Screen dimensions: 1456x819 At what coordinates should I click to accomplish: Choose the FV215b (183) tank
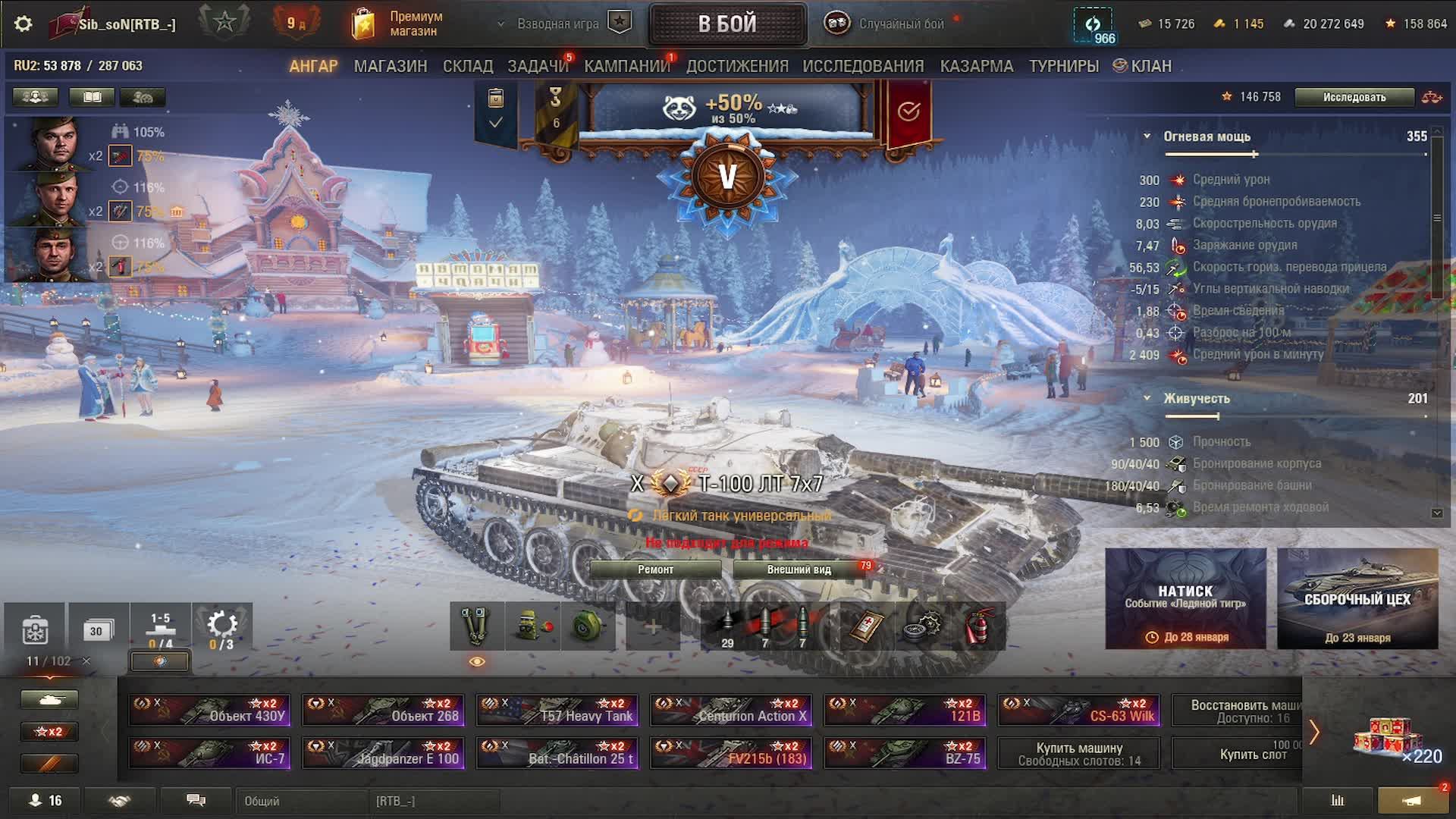coord(731,753)
